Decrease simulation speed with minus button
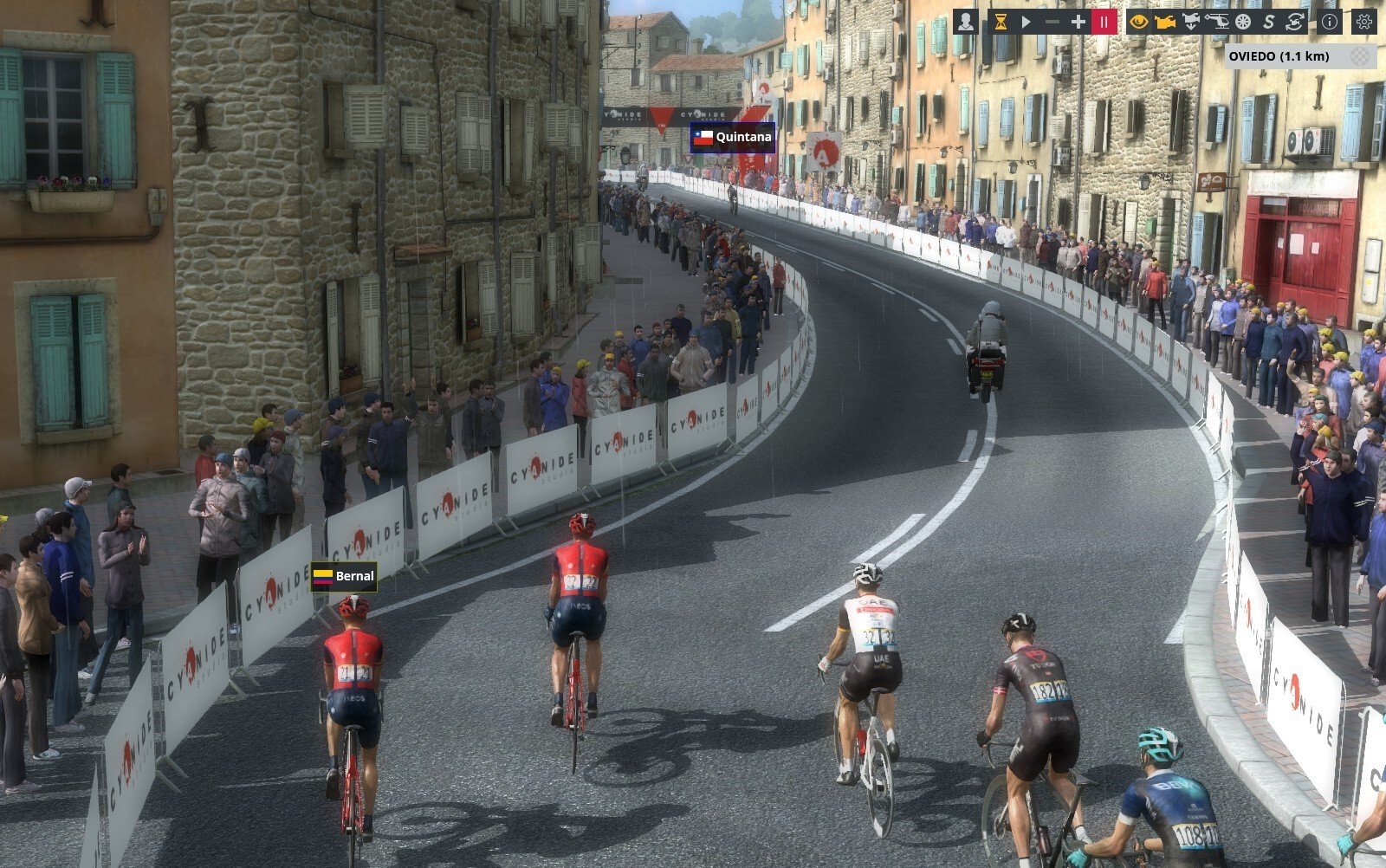The image size is (1386, 868). pos(1052,22)
